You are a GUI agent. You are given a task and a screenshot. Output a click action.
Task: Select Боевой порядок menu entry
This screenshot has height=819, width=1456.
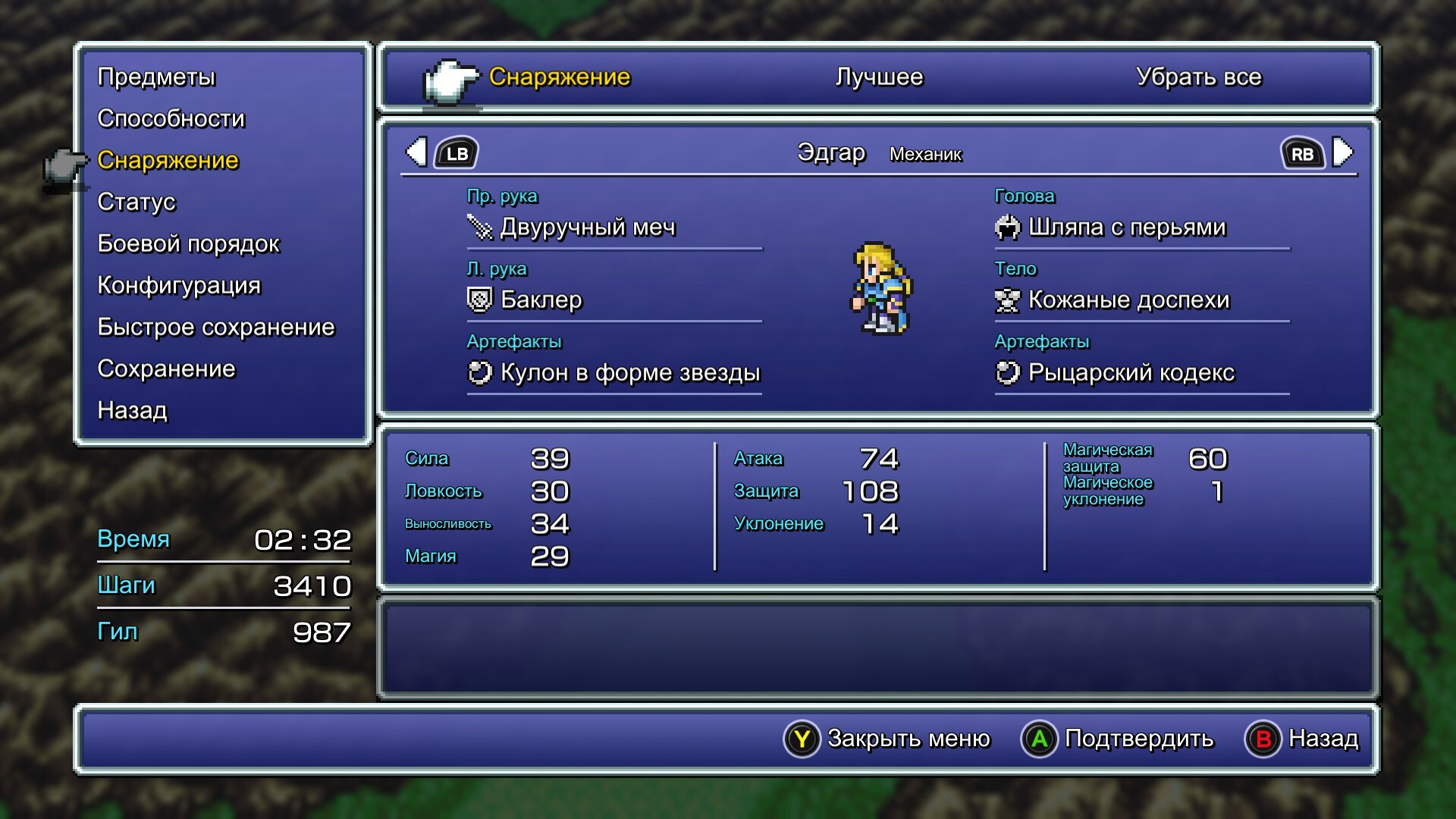[x=188, y=243]
